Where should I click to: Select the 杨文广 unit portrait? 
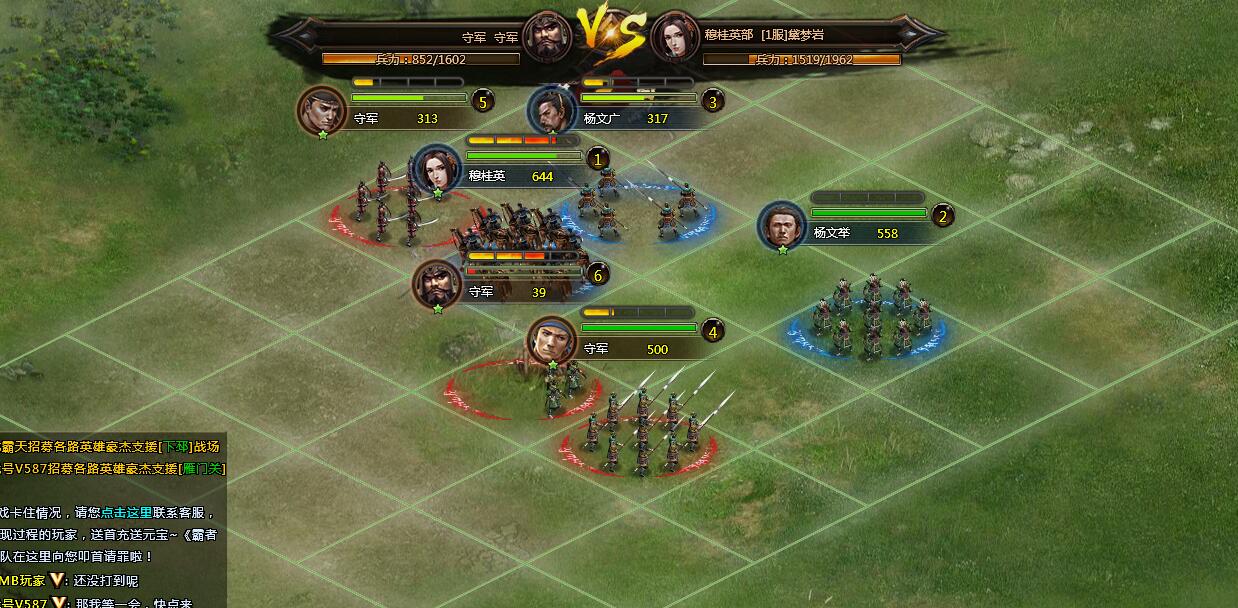tap(551, 110)
